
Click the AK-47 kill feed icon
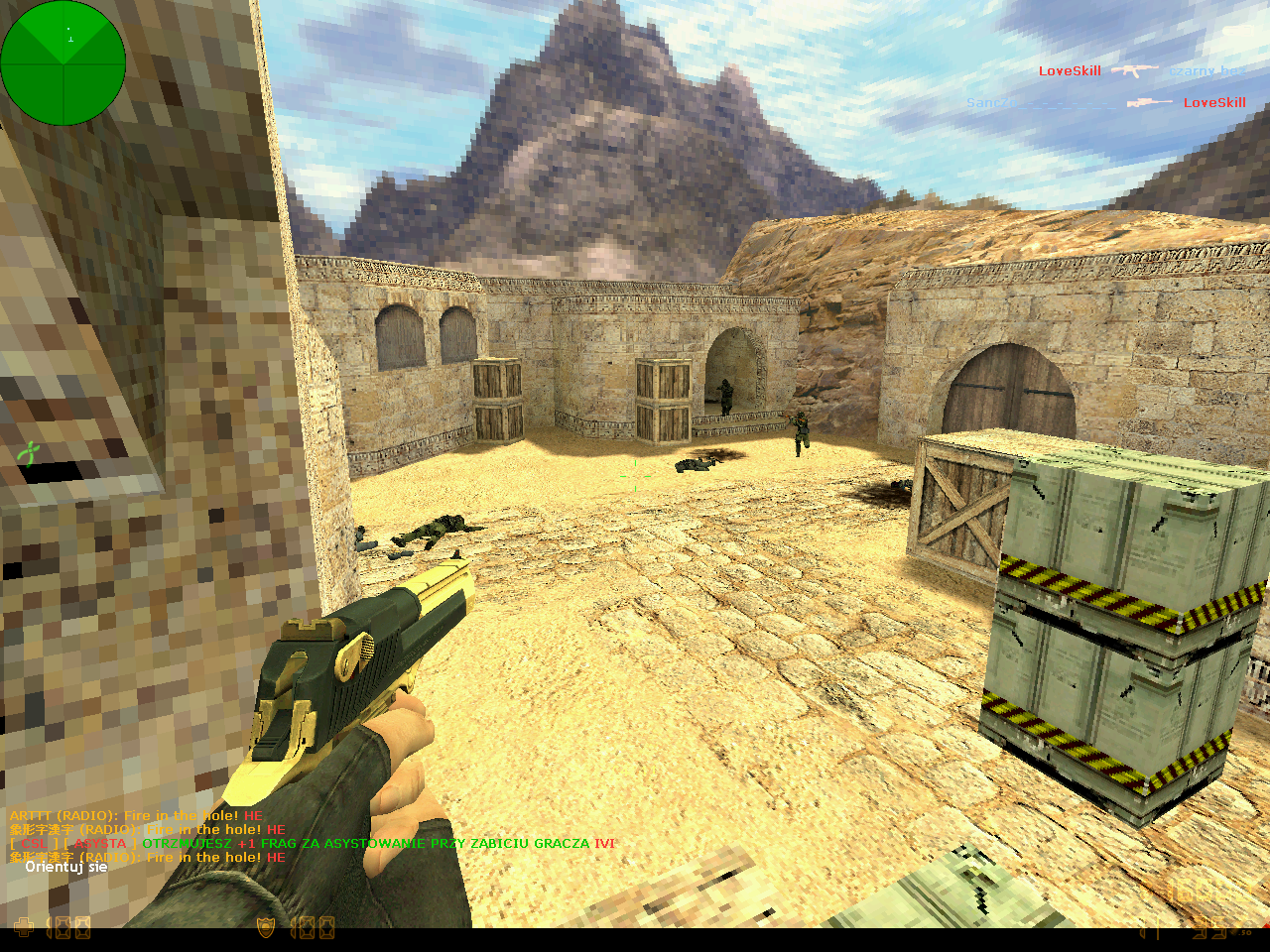coord(1134,70)
